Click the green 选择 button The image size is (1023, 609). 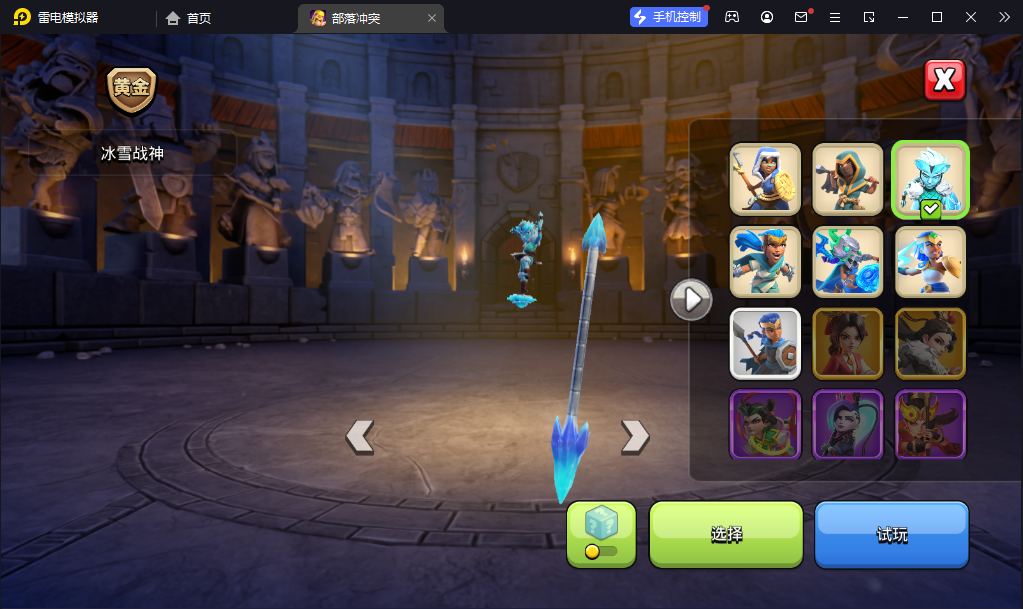[x=726, y=535]
